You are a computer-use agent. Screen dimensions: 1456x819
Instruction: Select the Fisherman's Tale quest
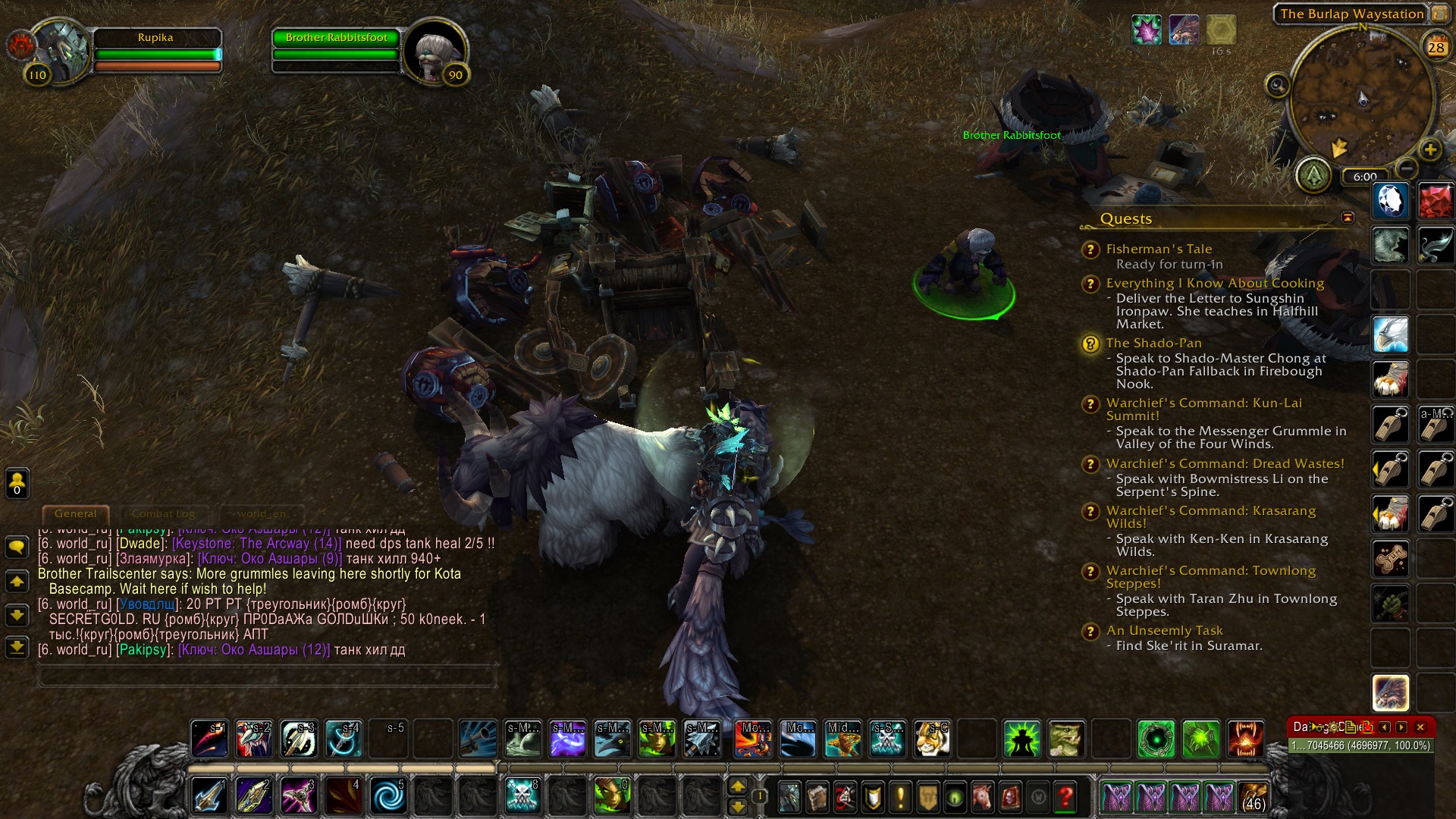click(1159, 249)
